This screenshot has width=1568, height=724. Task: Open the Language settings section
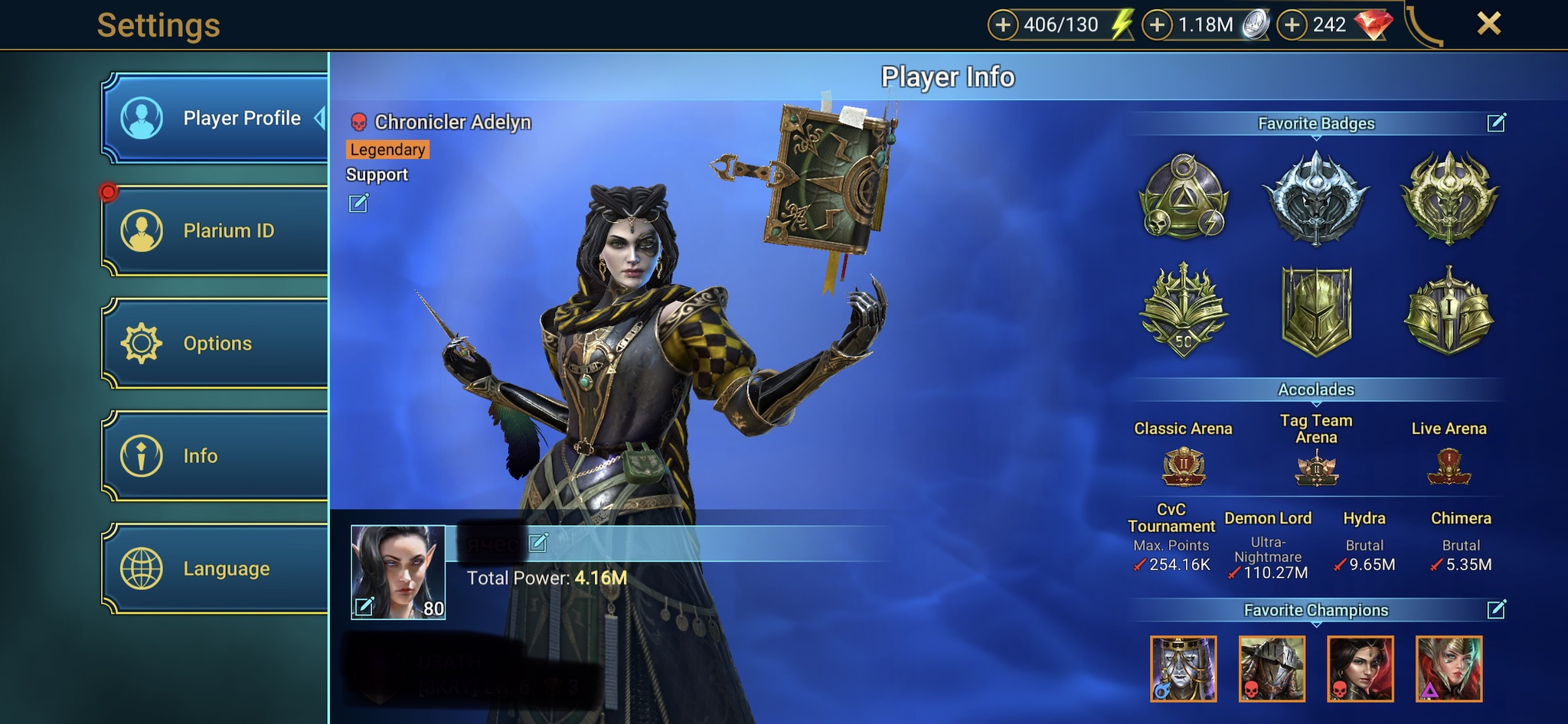217,569
